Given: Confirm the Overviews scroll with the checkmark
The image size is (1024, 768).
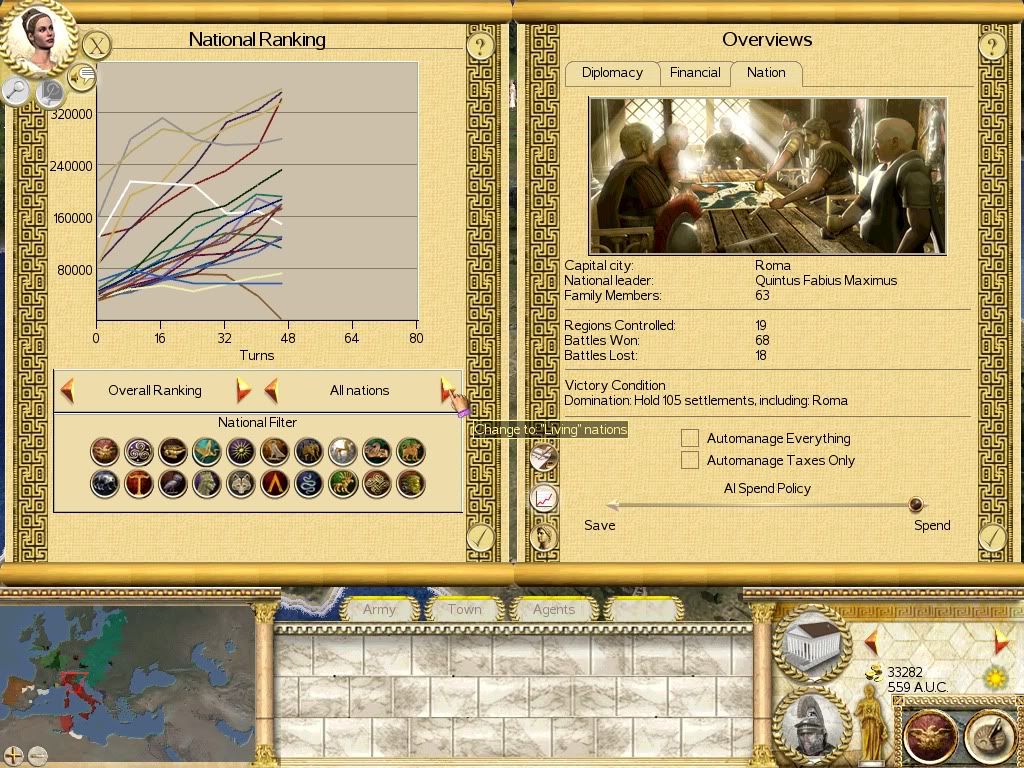Looking at the screenshot, I should pos(991,538).
